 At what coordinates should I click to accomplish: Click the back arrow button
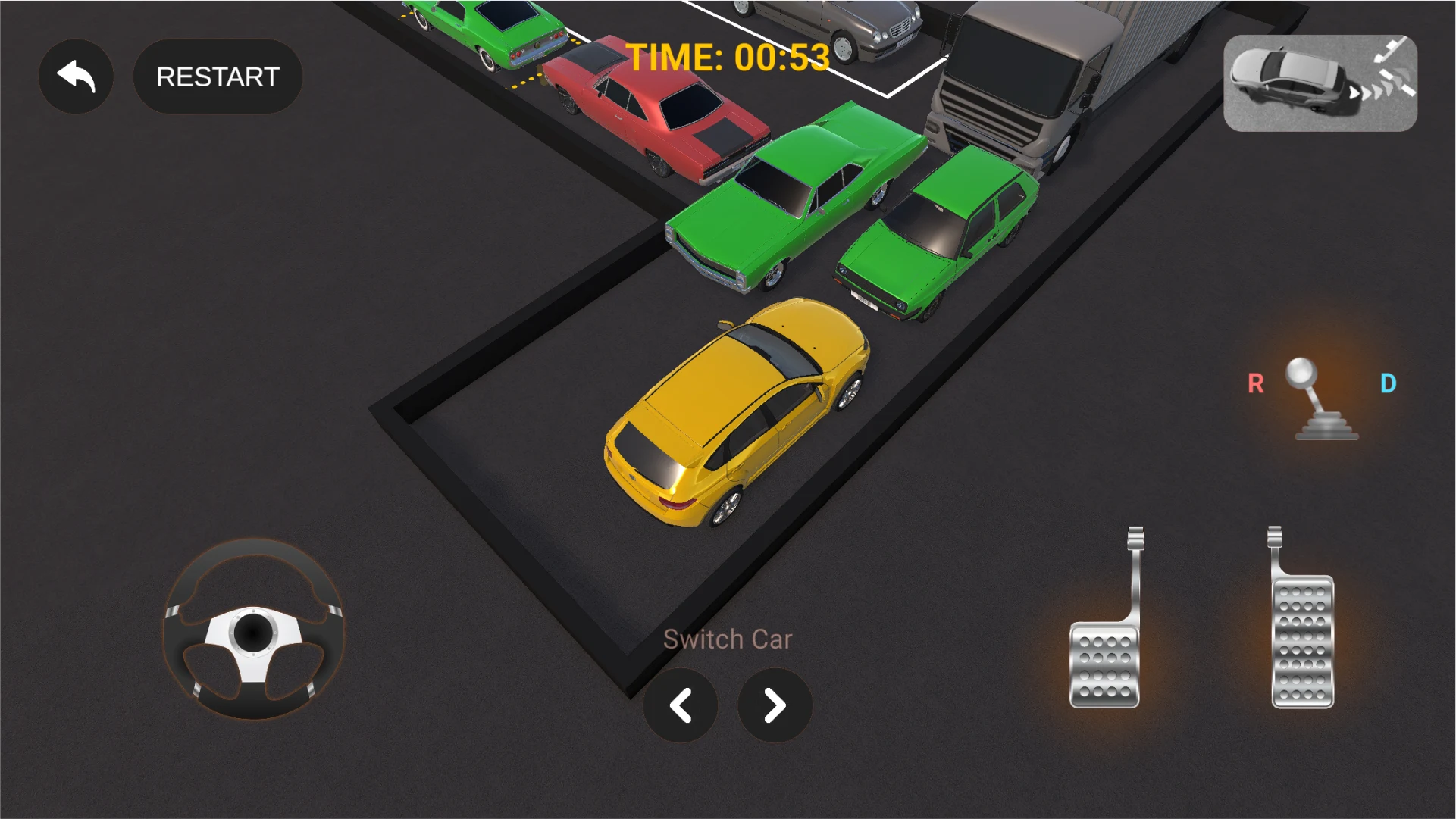click(76, 77)
